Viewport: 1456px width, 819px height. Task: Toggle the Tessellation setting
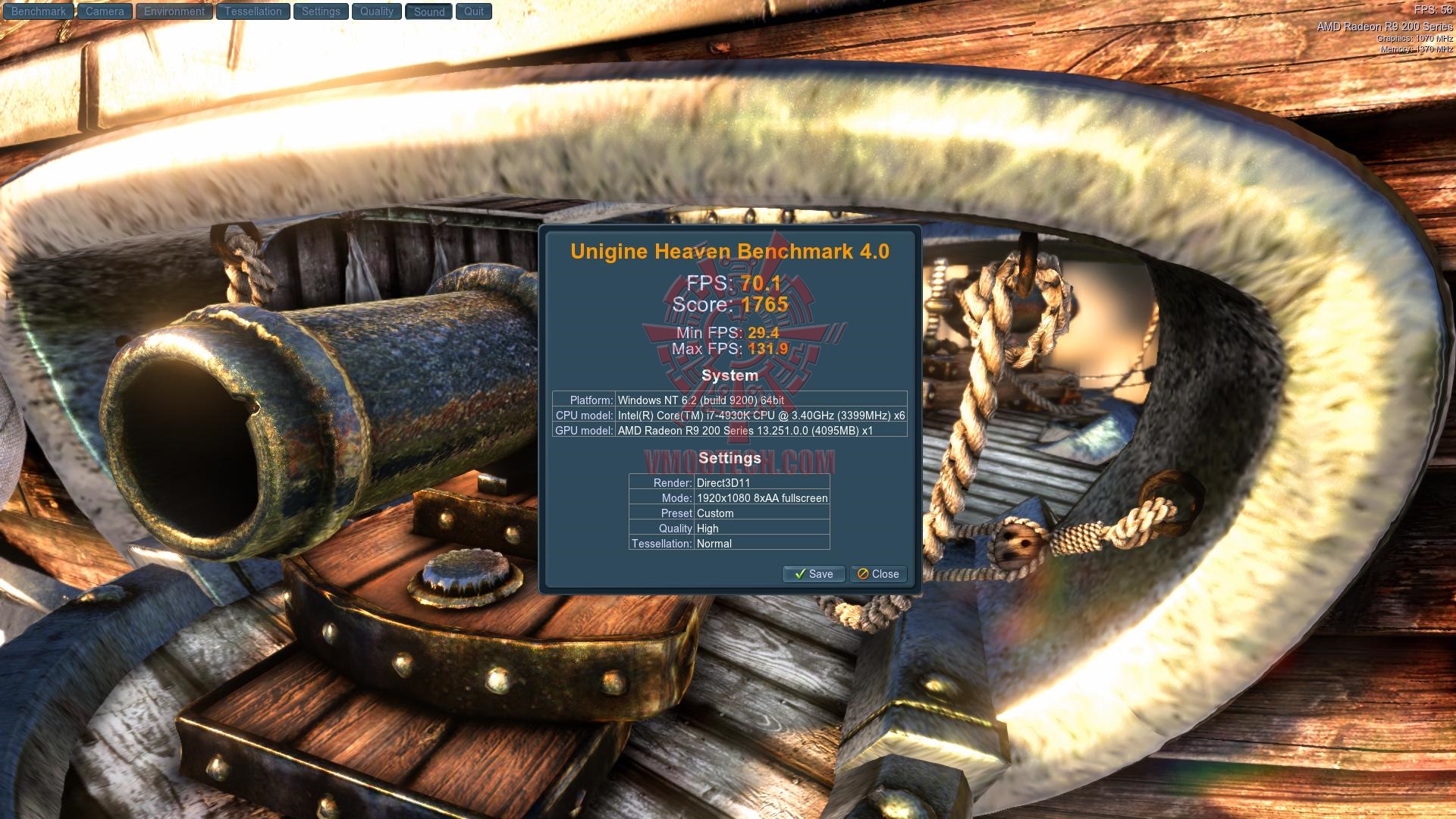[x=253, y=11]
